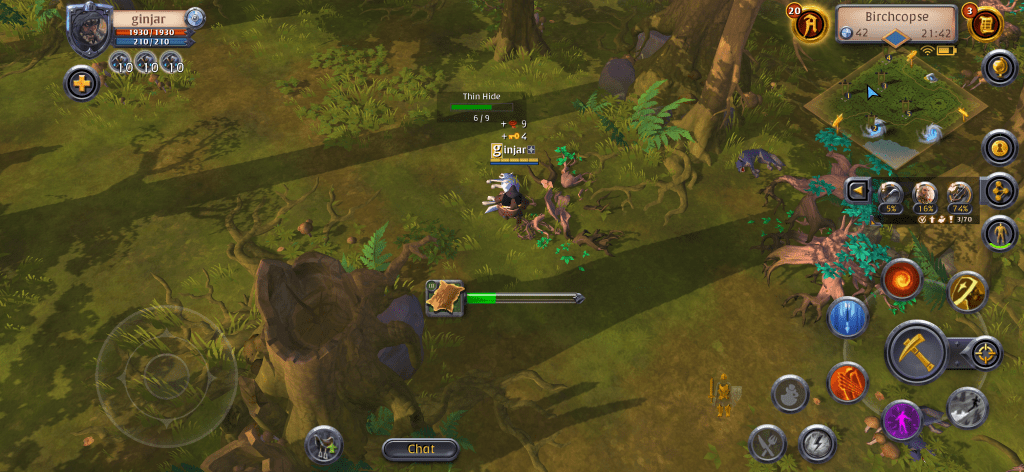This screenshot has height=472, width=1024.
Task: Open the notifications icon showing 20
Action: pyautogui.click(x=810, y=23)
